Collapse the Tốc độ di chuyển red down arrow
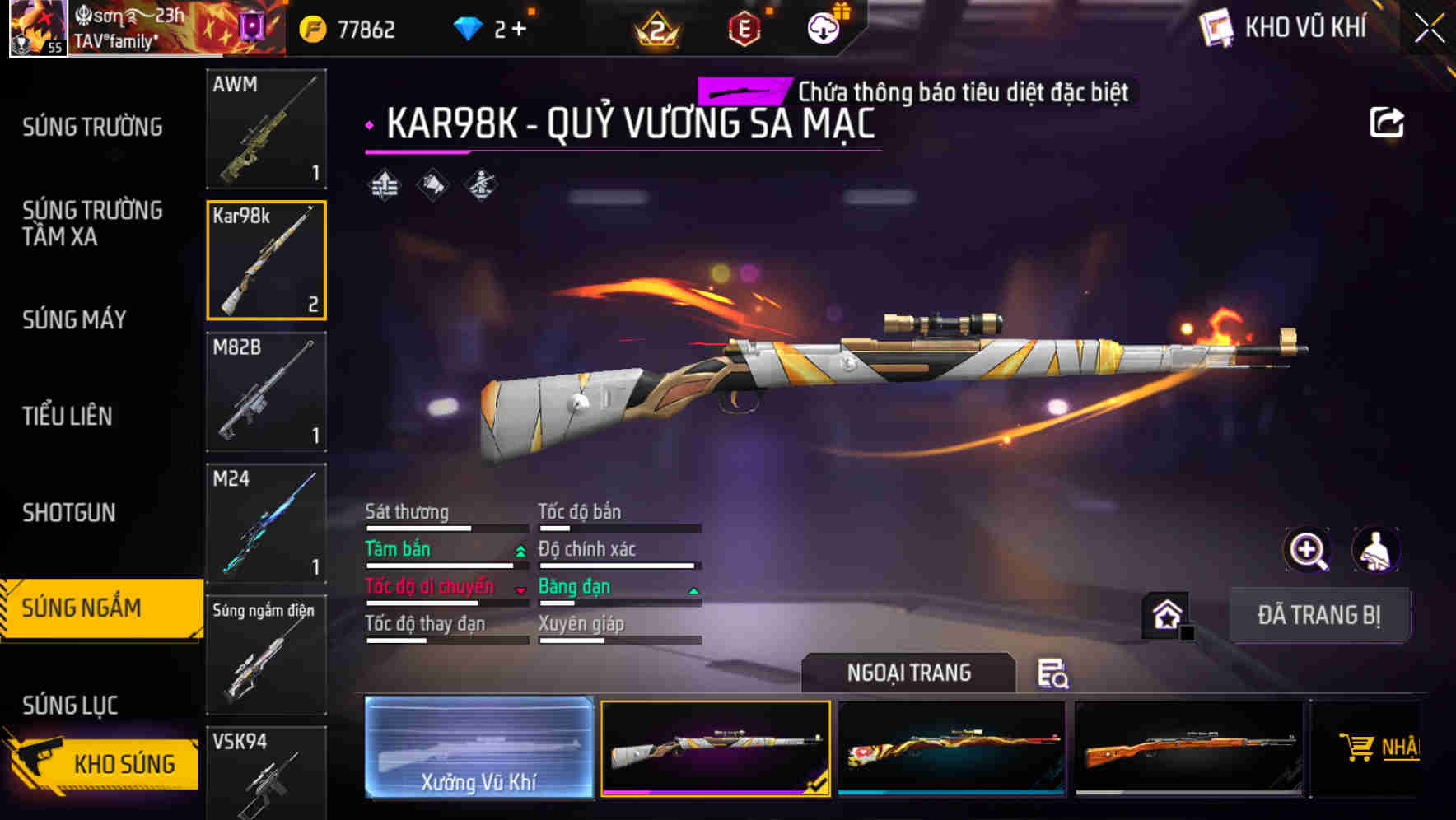1456x820 pixels. pos(519,588)
